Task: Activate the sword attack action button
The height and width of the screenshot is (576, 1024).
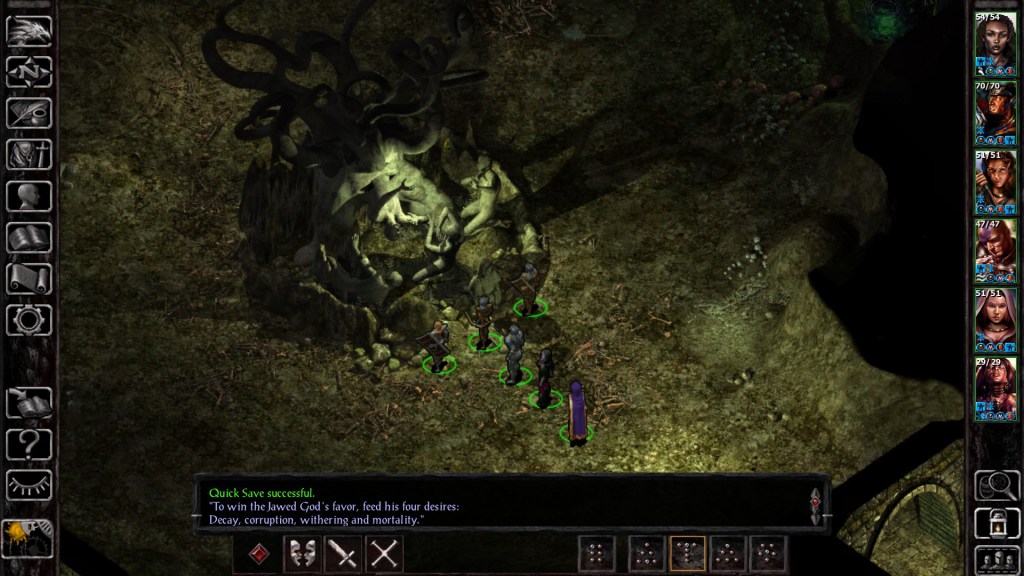Action: pos(343,553)
